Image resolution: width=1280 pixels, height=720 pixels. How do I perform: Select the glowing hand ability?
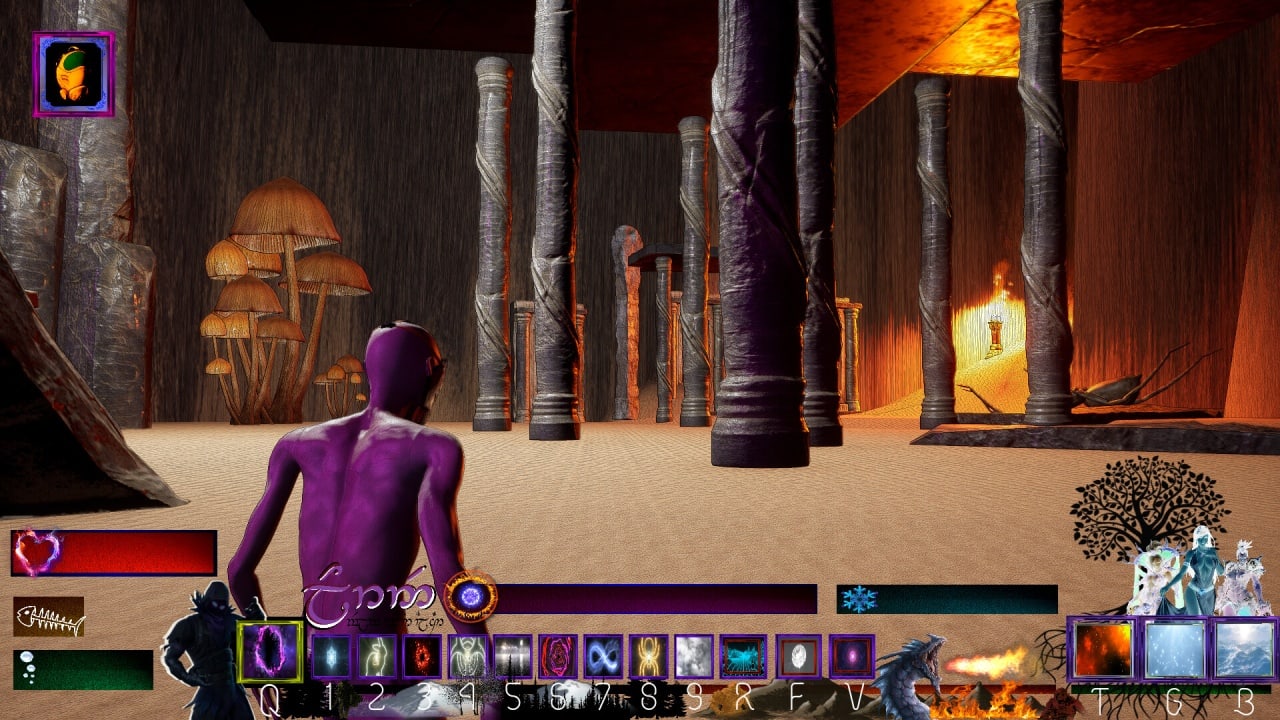coord(377,656)
